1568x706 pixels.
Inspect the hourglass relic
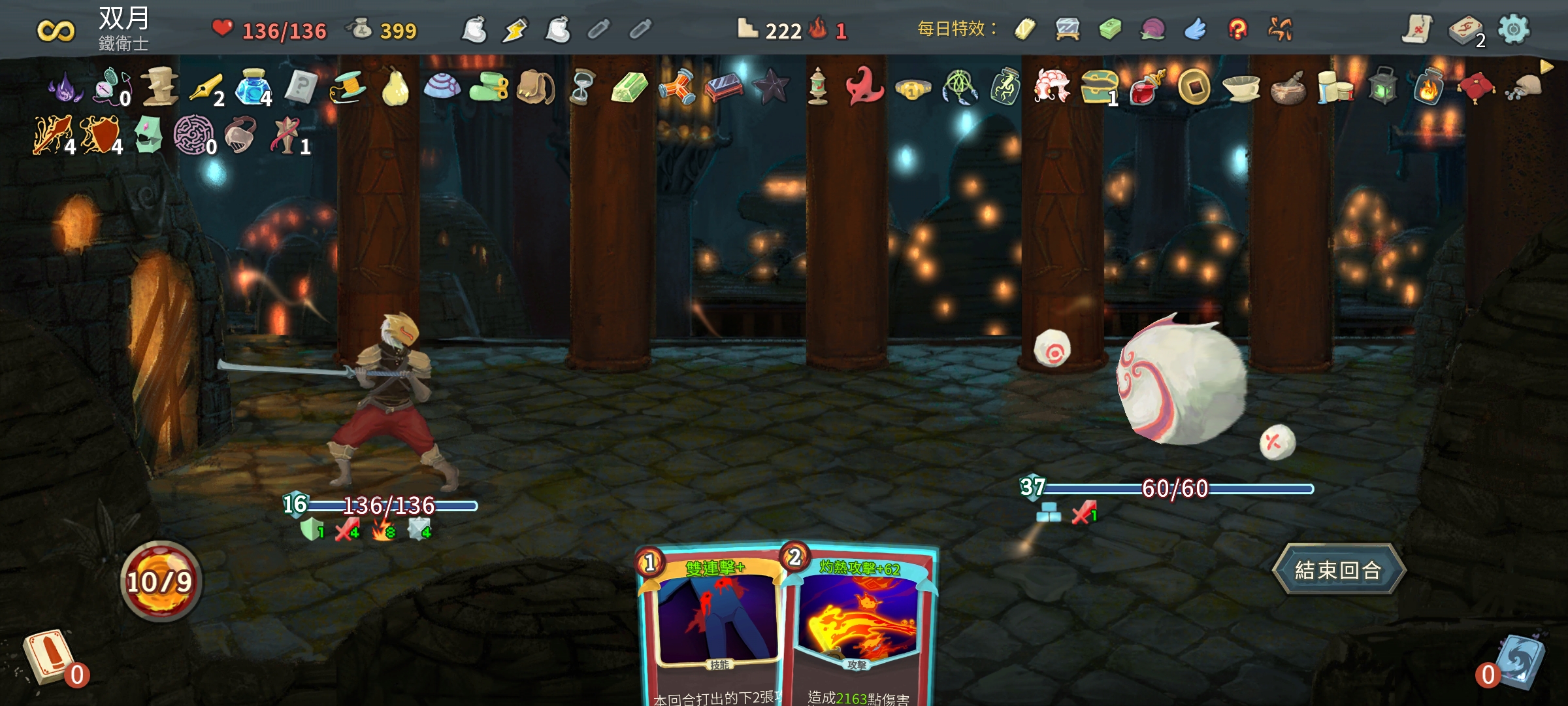tap(581, 88)
